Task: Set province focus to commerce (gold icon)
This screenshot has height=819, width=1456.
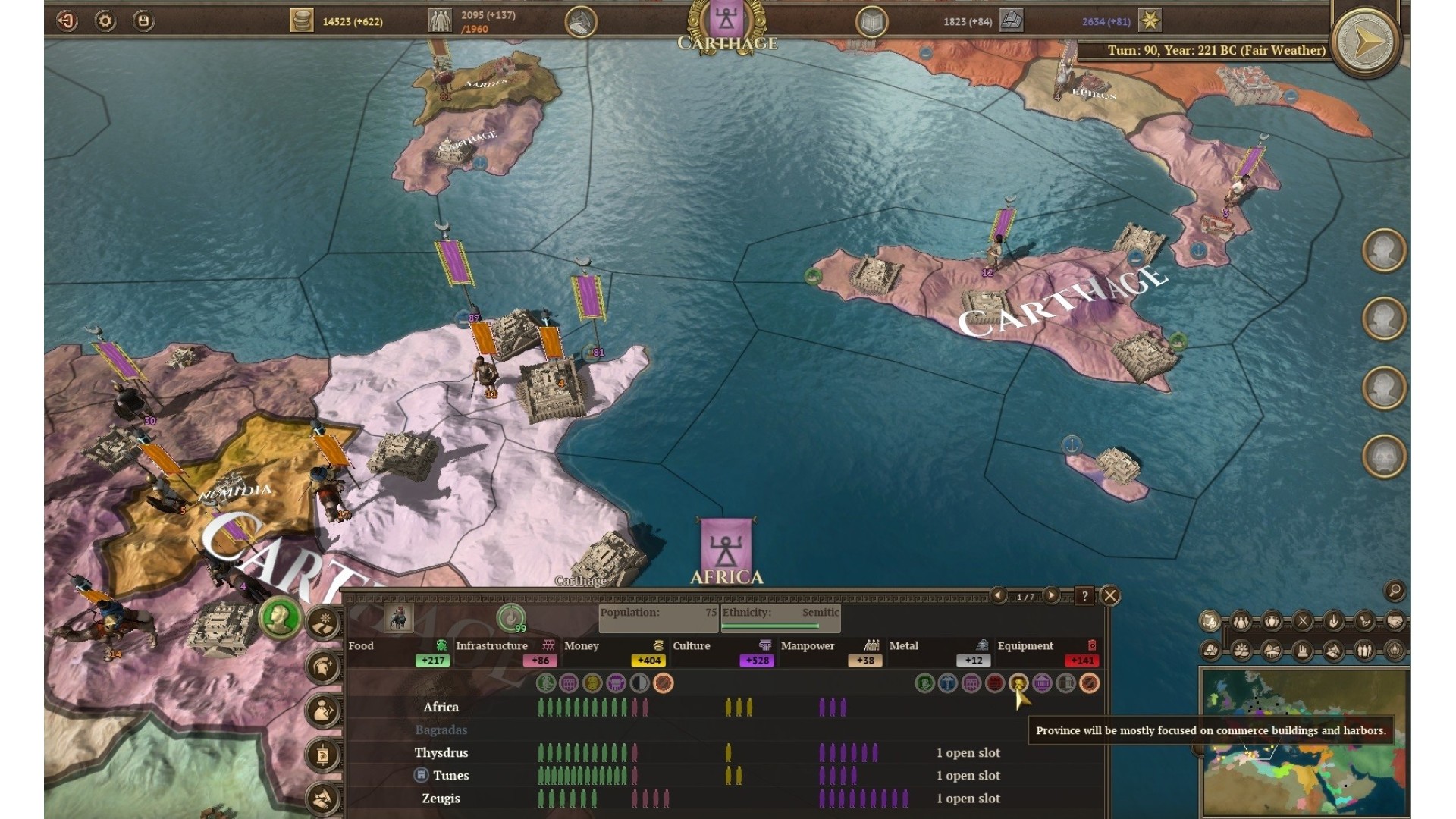Action: (1018, 683)
